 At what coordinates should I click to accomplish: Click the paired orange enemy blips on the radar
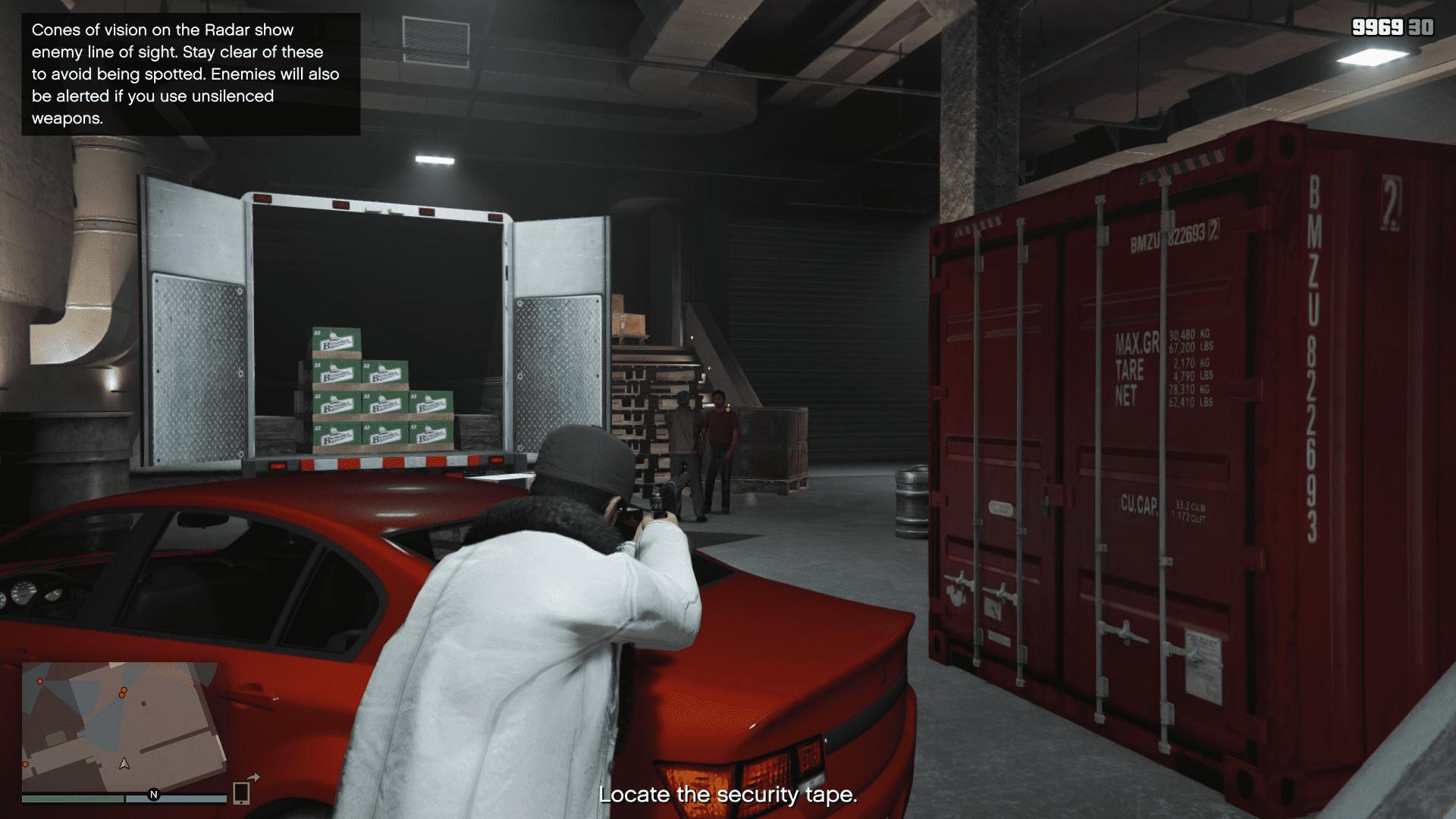123,692
